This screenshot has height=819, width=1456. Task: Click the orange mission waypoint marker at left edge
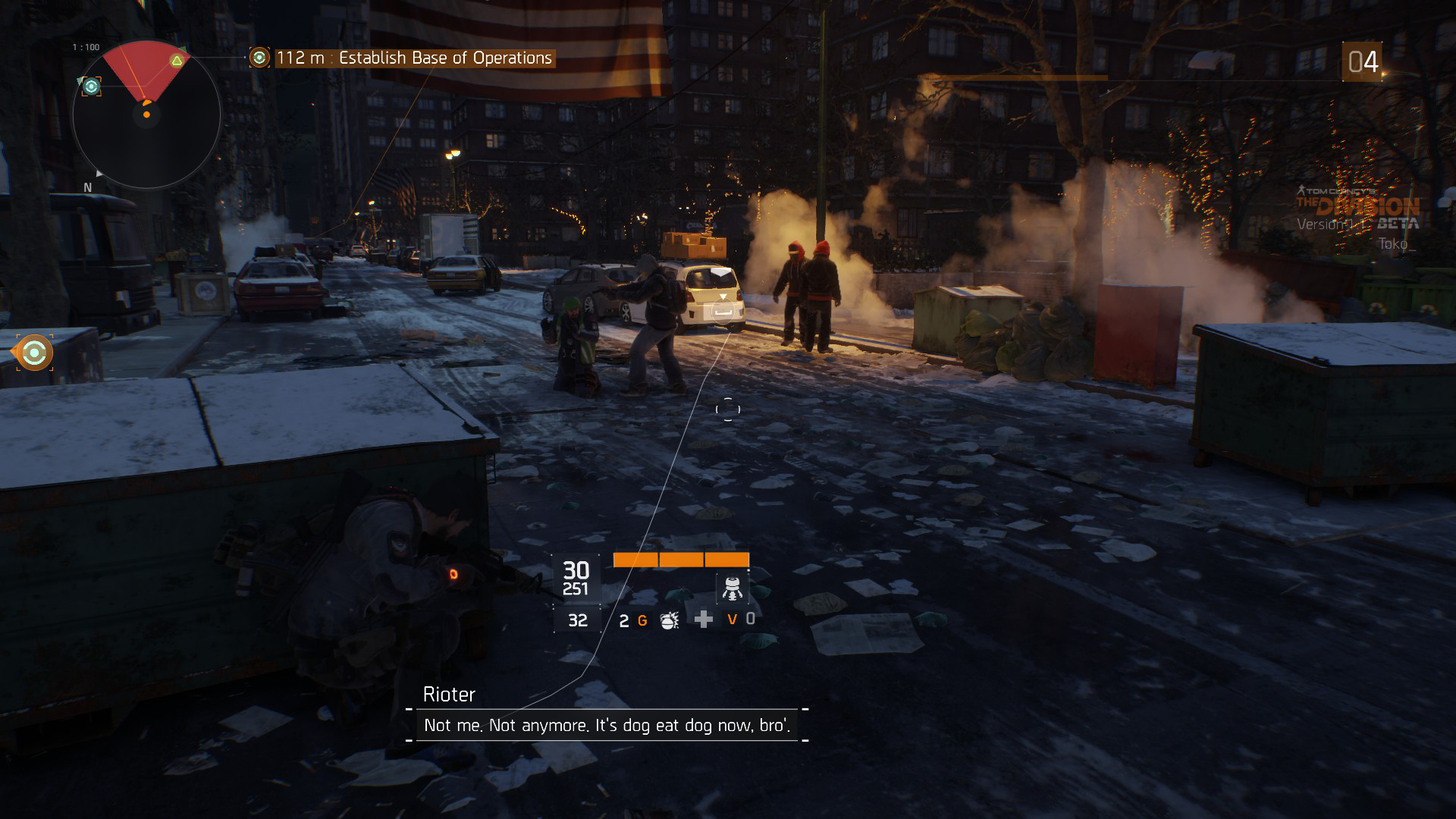point(34,353)
